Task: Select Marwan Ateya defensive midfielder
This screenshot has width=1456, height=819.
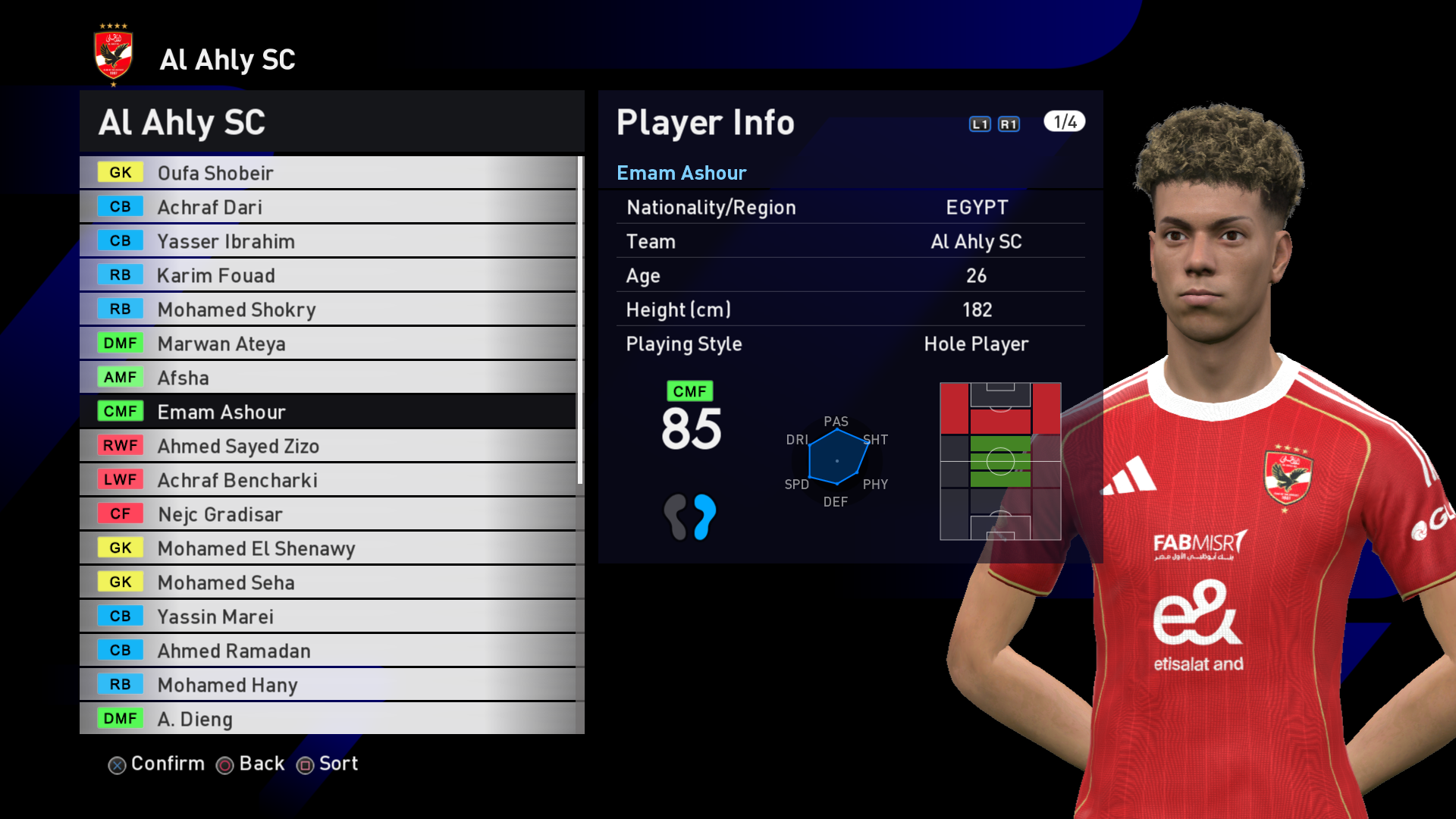Action: pos(328,344)
